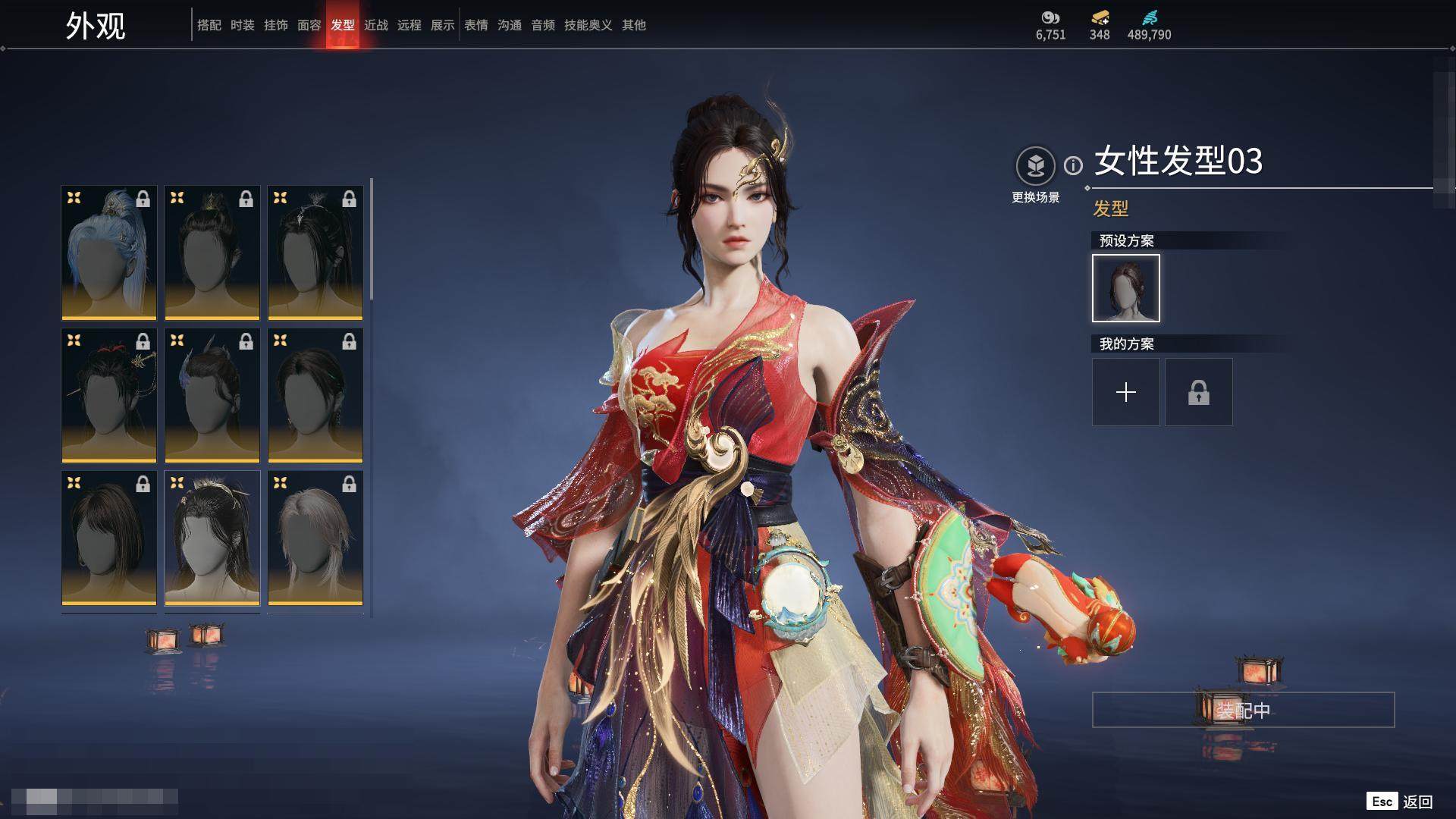
Task: Select the 沟通 tab
Action: pyautogui.click(x=510, y=25)
